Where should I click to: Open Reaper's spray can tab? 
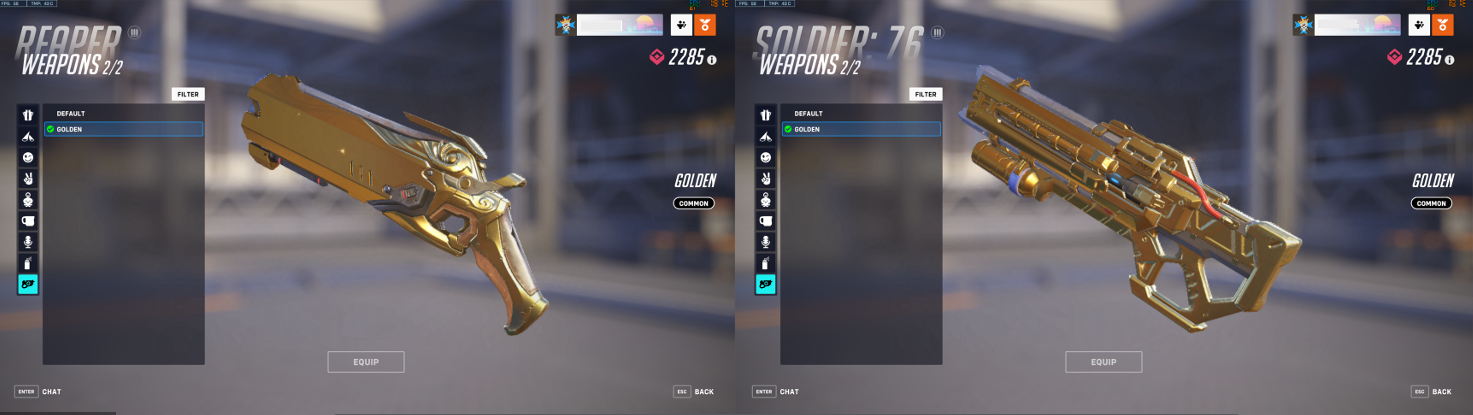pyautogui.click(x=28, y=263)
